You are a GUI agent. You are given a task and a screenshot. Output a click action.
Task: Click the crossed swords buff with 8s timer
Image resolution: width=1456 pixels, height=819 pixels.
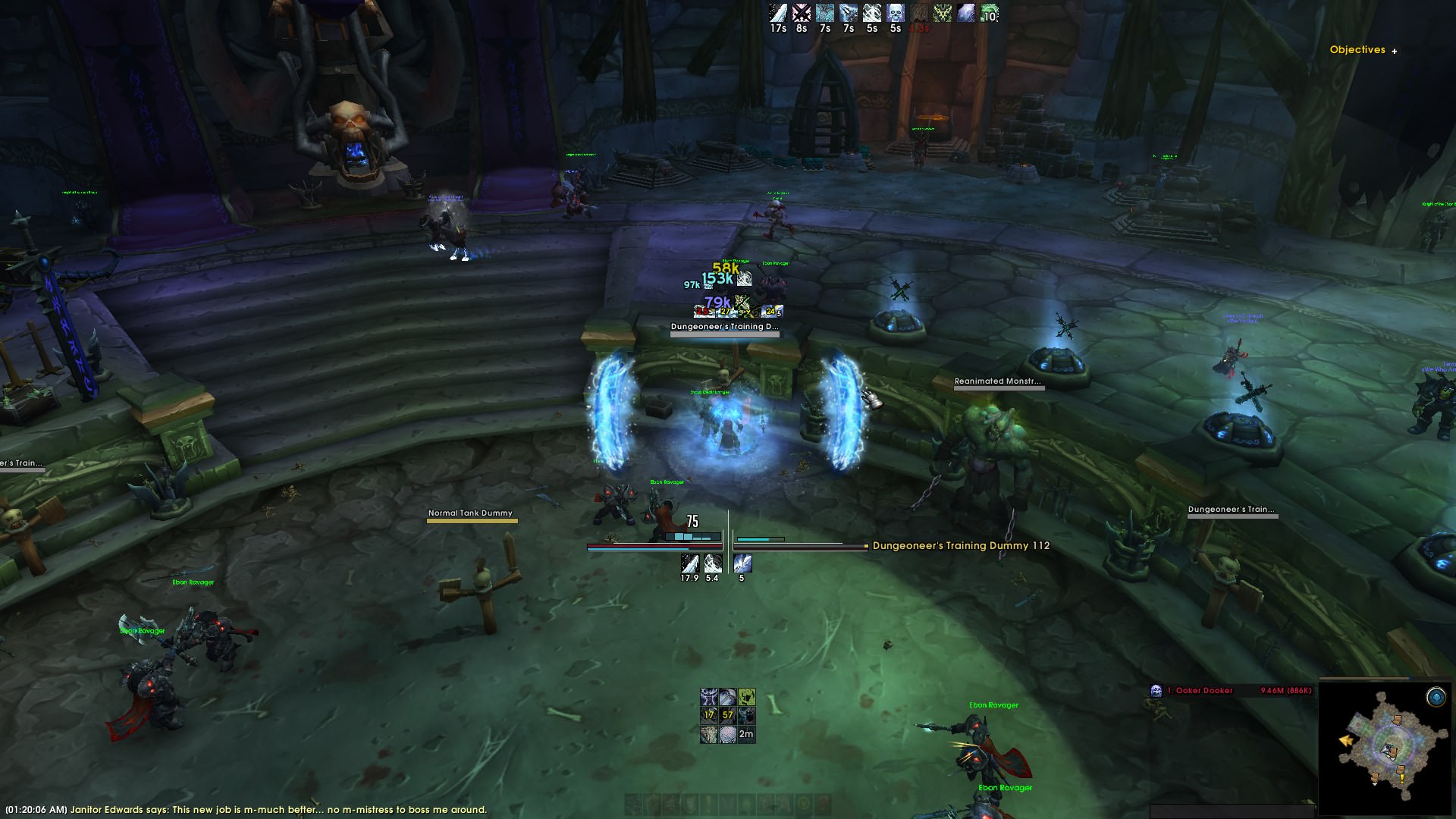[802, 14]
